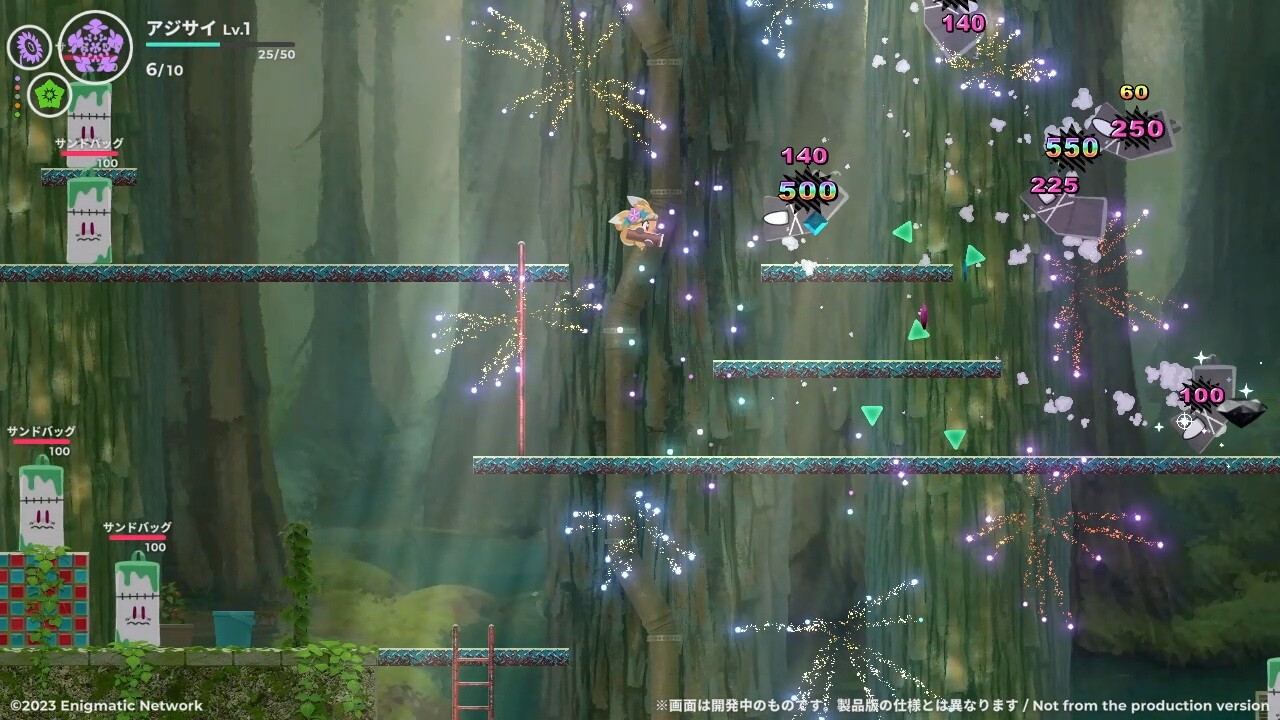Toggle the pink spinning gem pickup
Image resolution: width=1280 pixels, height=720 pixels.
pos(923,313)
